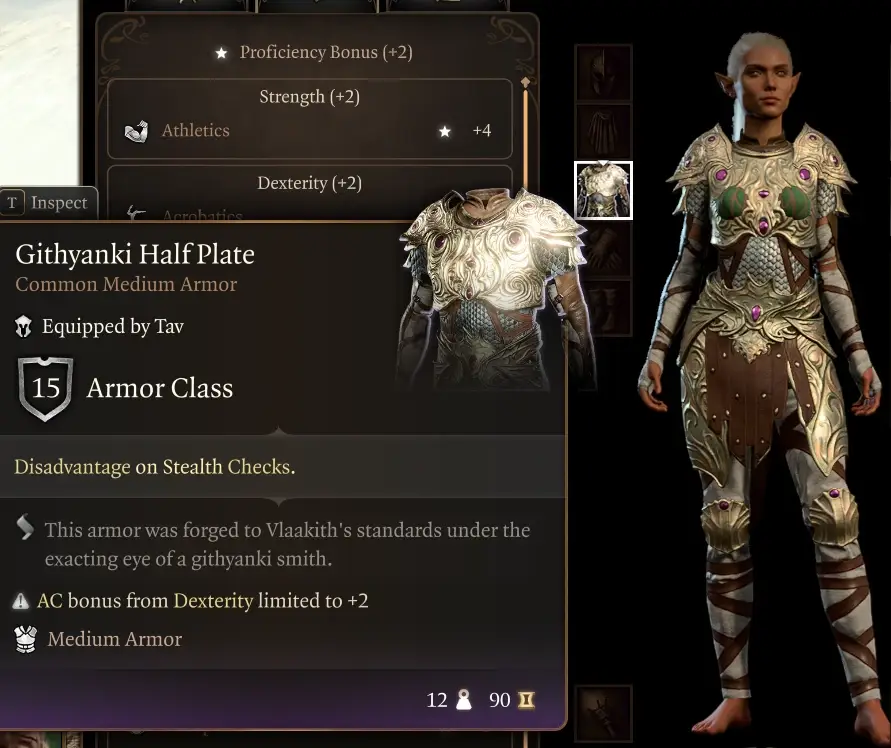Select the equipped Githyanki Half Plate armor slot
The width and height of the screenshot is (891, 748).
pyautogui.click(x=603, y=190)
